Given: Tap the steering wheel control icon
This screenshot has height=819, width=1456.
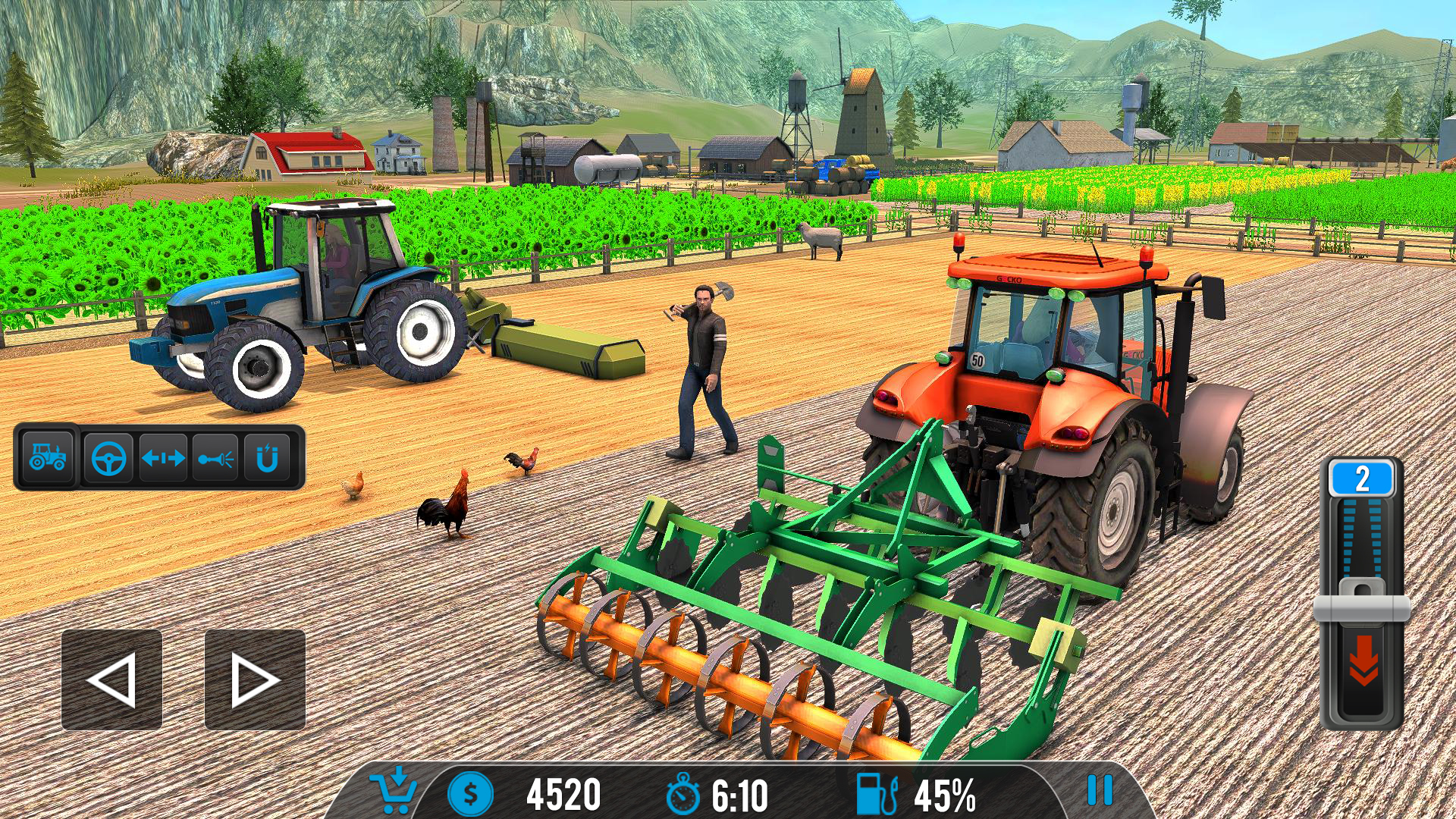Looking at the screenshot, I should coord(108,457).
